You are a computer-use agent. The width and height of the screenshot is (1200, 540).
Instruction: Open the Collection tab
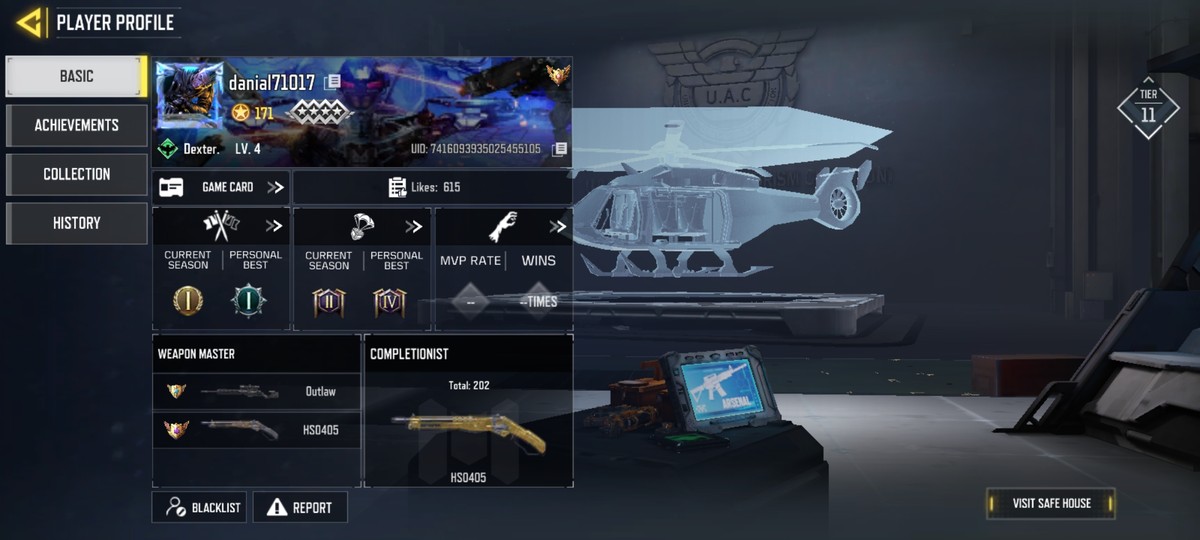click(x=76, y=174)
